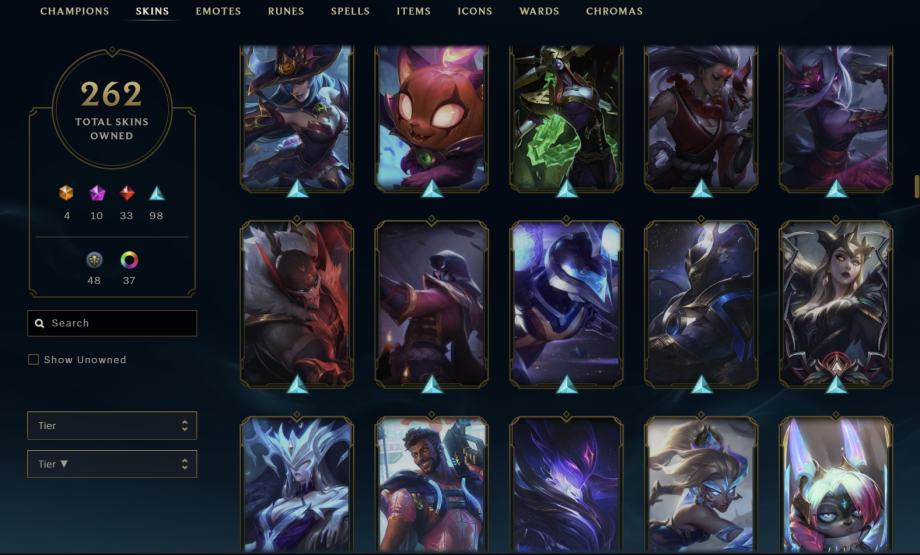Open the Chromas tab
This screenshot has width=920, height=555.
(614, 12)
